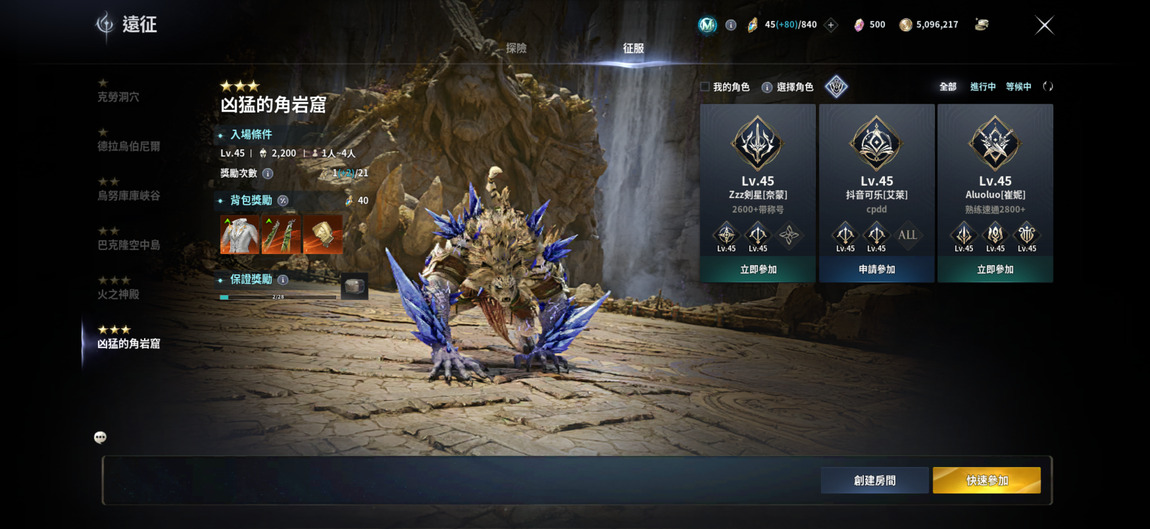
Task: Click 創建房間 to create a room
Action: point(874,481)
